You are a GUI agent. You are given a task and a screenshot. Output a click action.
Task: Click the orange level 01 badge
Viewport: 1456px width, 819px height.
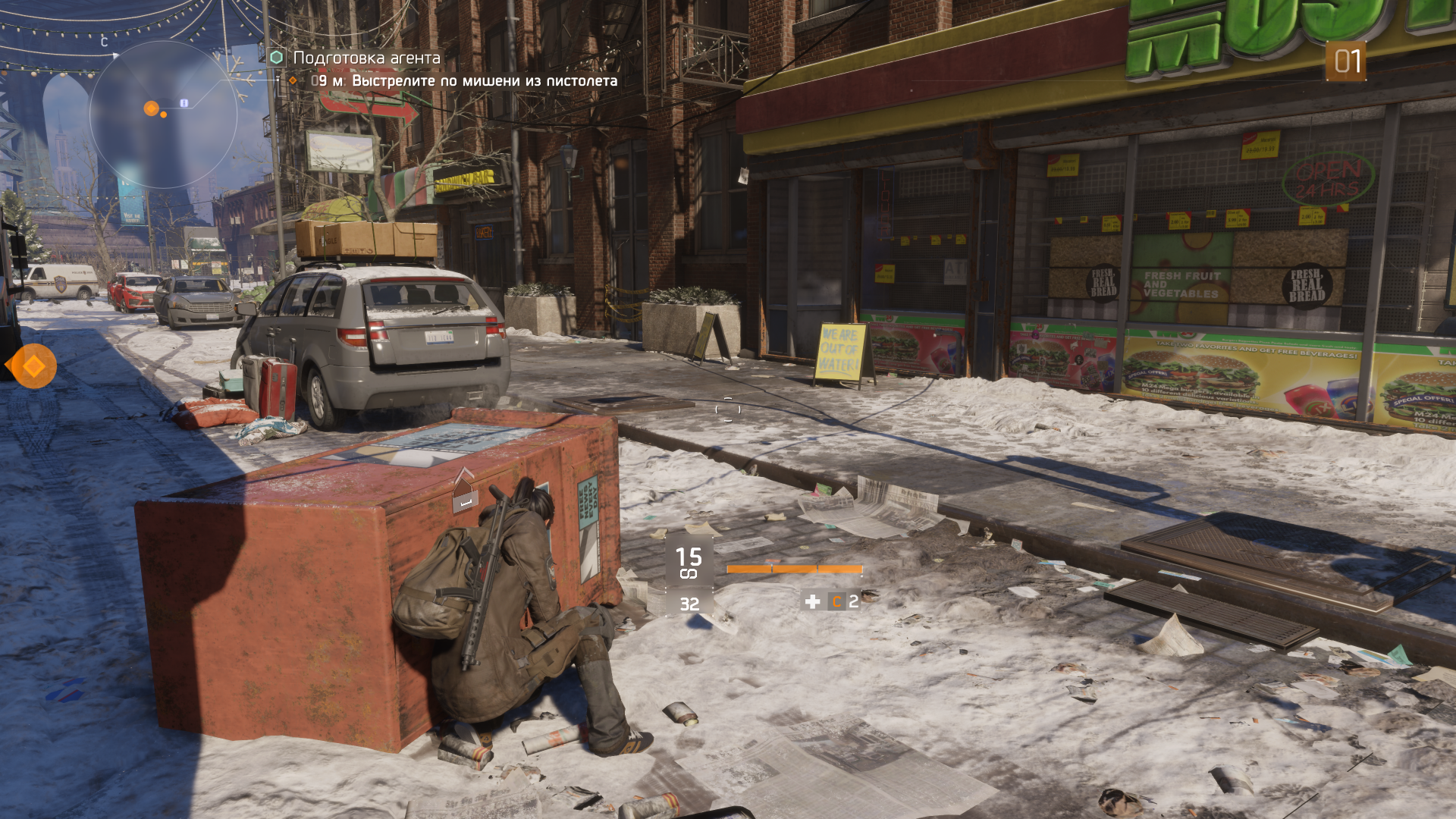tap(1346, 61)
